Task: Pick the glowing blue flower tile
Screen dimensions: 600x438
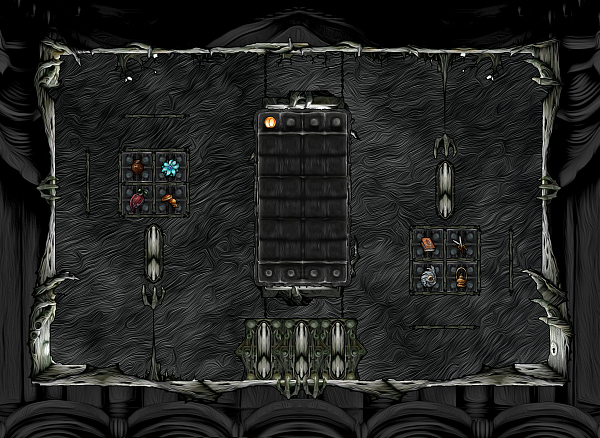Action: [170, 166]
